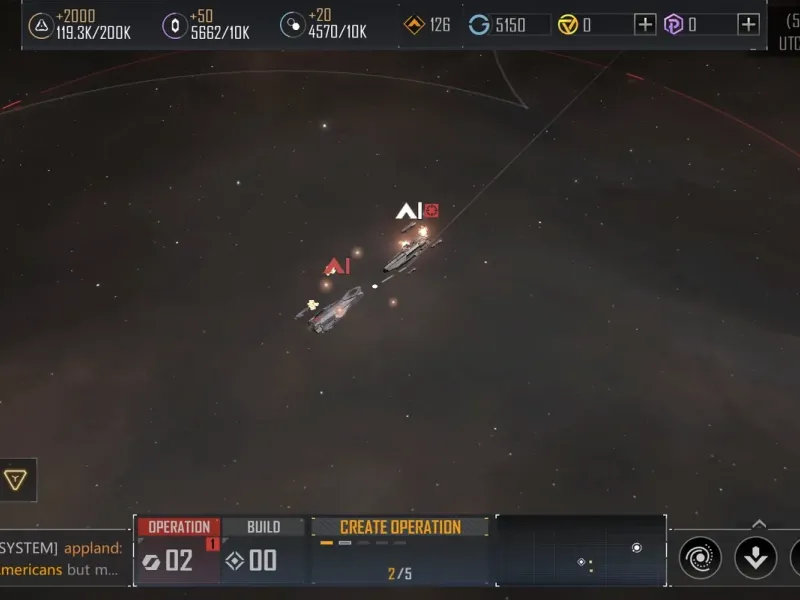Click the orange chevron resource icon
The image size is (800, 600).
(x=414, y=25)
